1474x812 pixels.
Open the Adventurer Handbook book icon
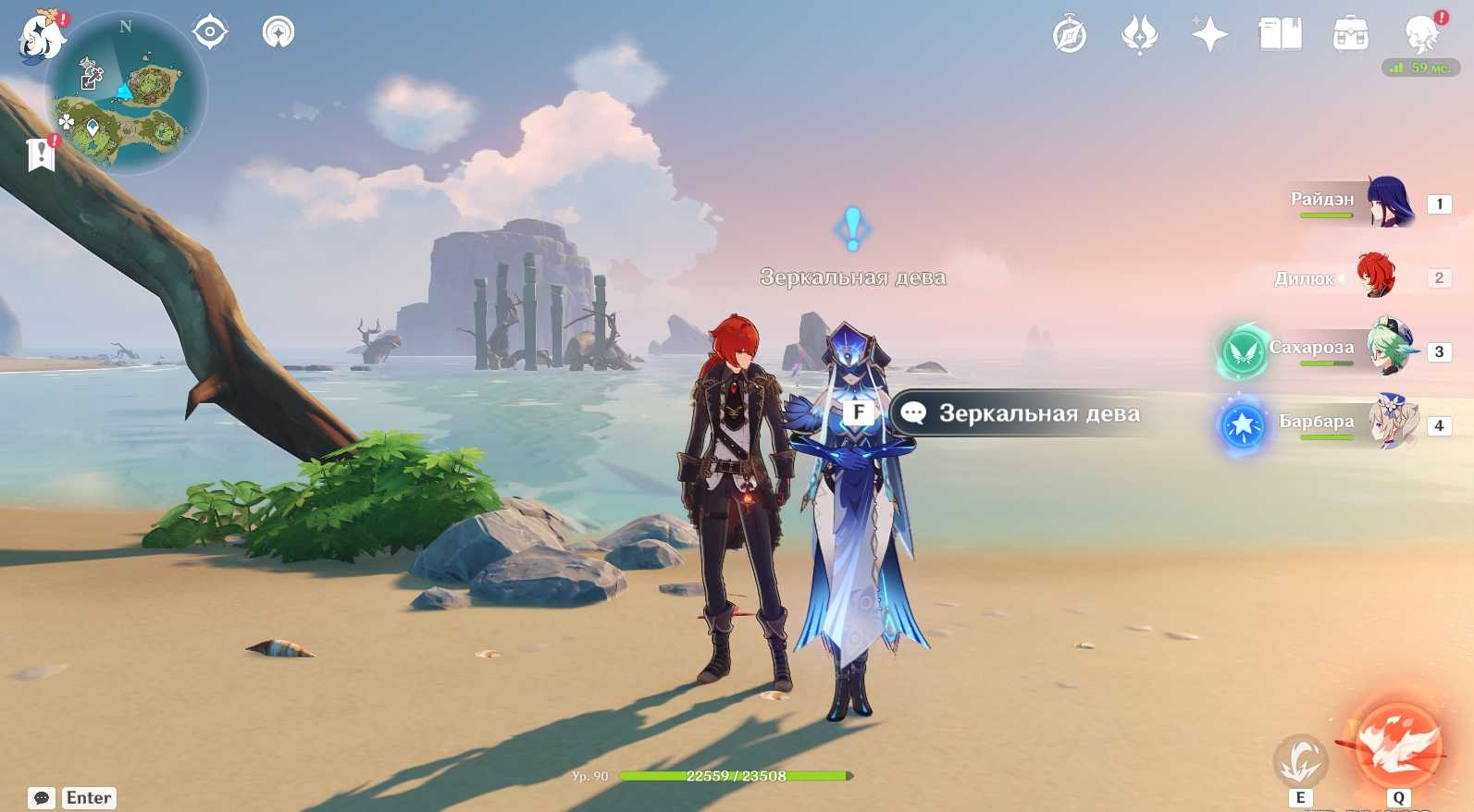coord(1280,34)
